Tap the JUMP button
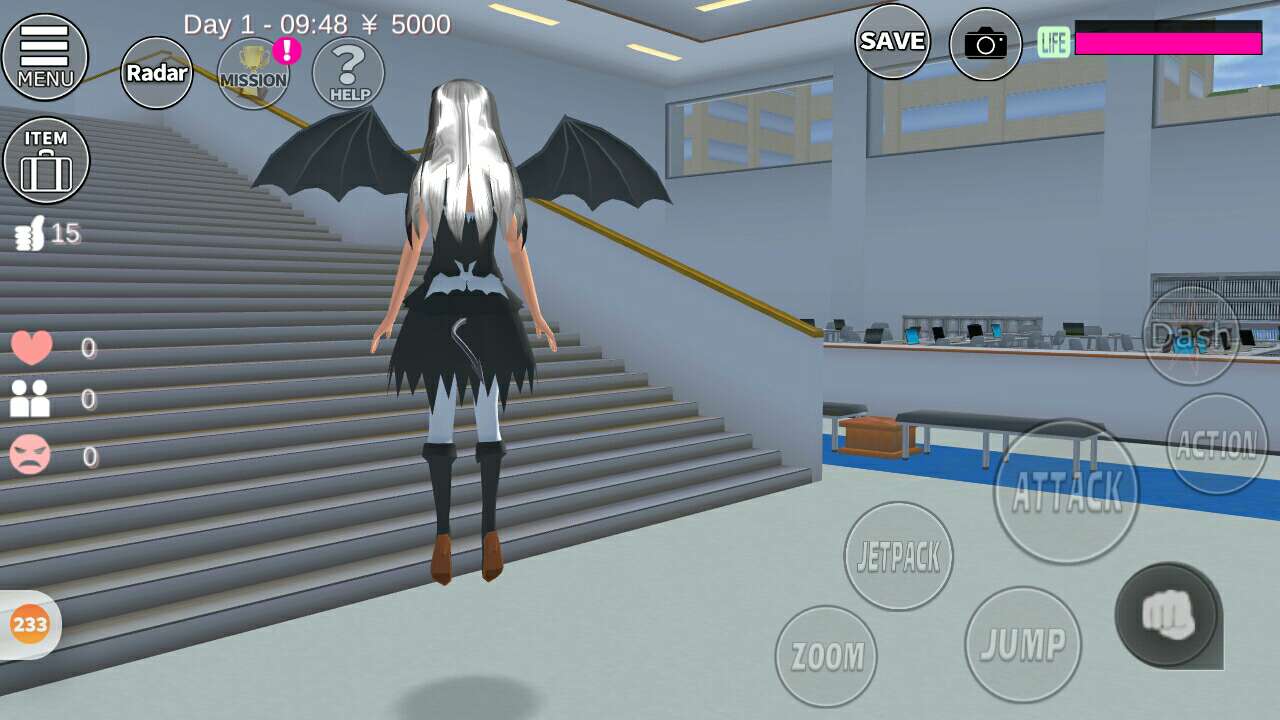This screenshot has width=1280, height=720. (1023, 644)
